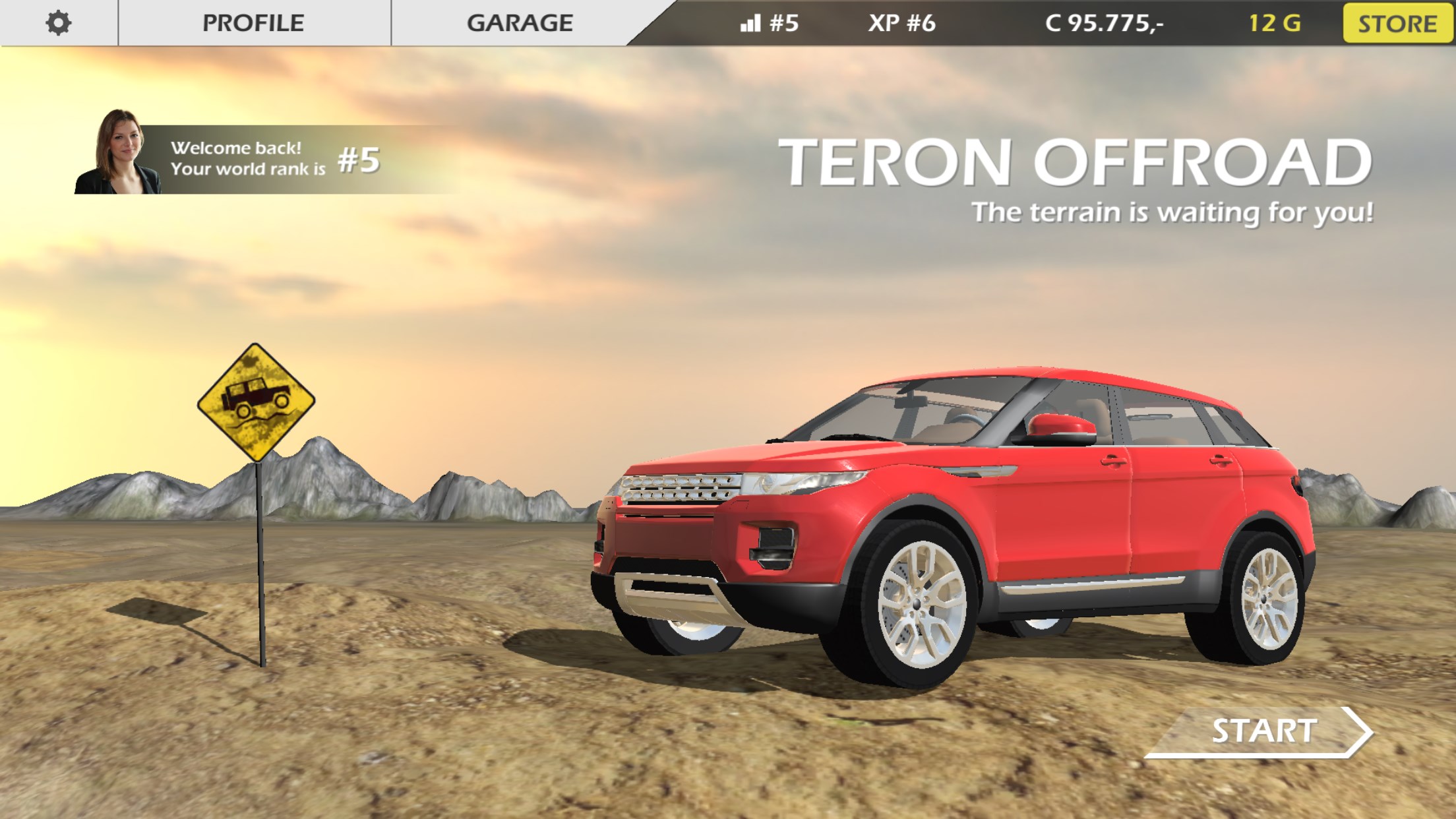Show the world rank leaderboard indicator

point(769,24)
